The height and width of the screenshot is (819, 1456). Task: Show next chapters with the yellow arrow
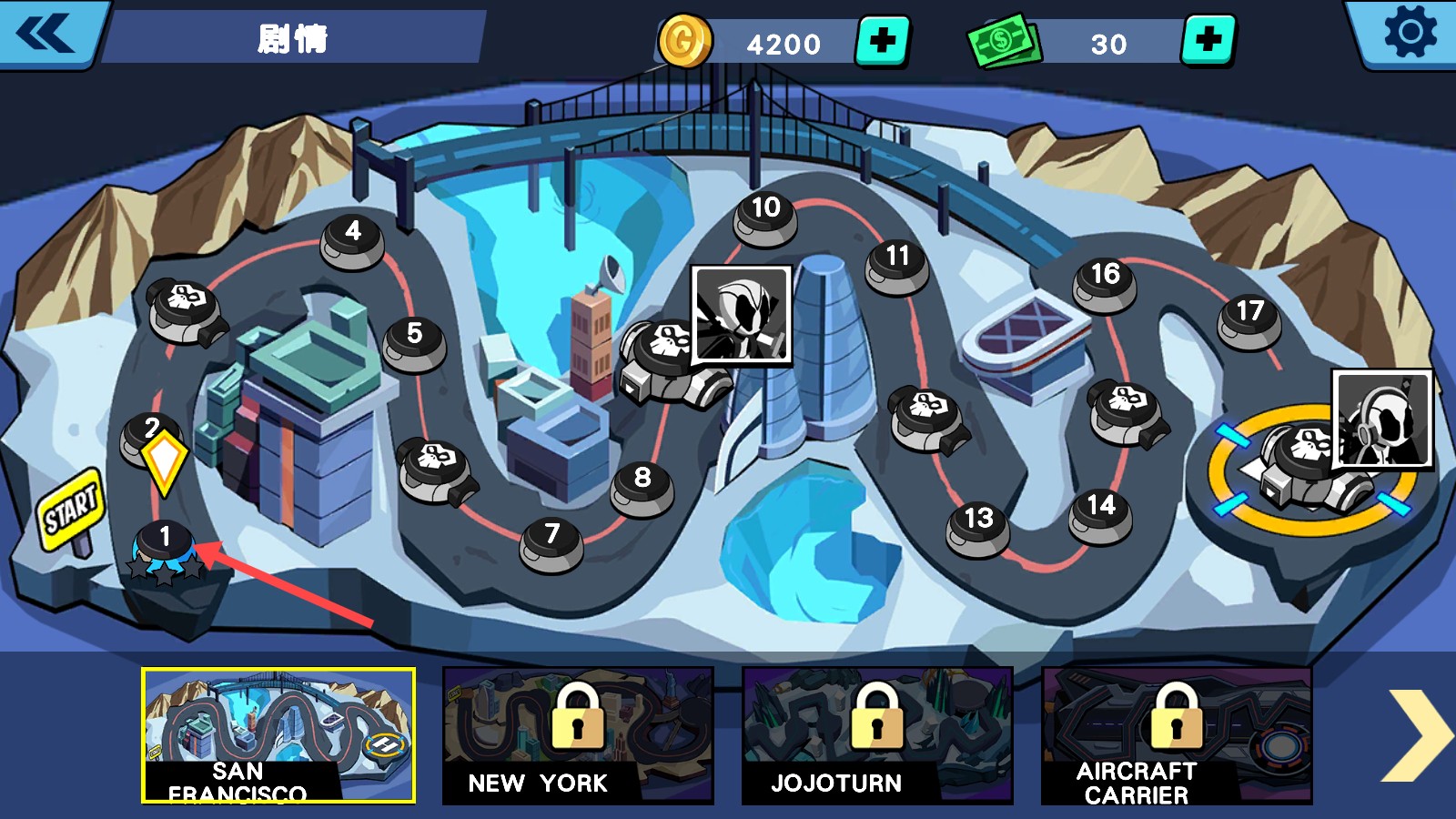click(1416, 735)
